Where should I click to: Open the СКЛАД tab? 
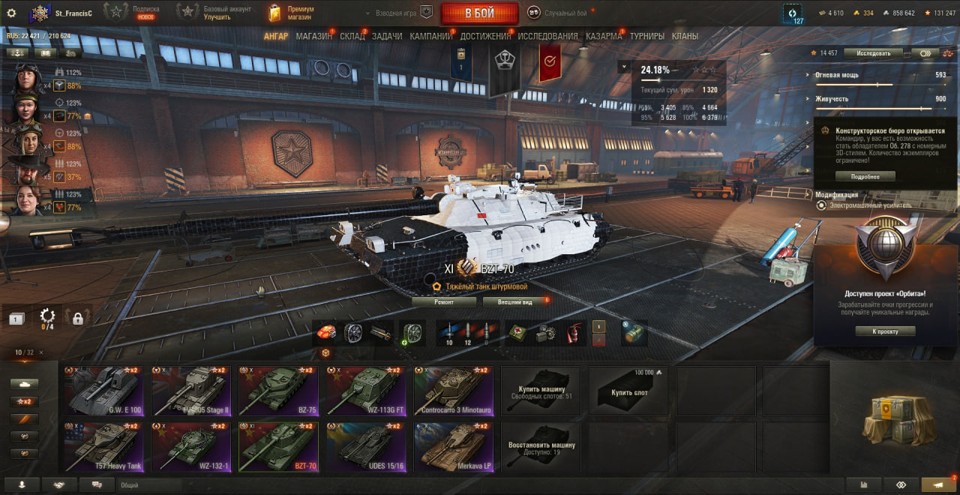(352, 36)
